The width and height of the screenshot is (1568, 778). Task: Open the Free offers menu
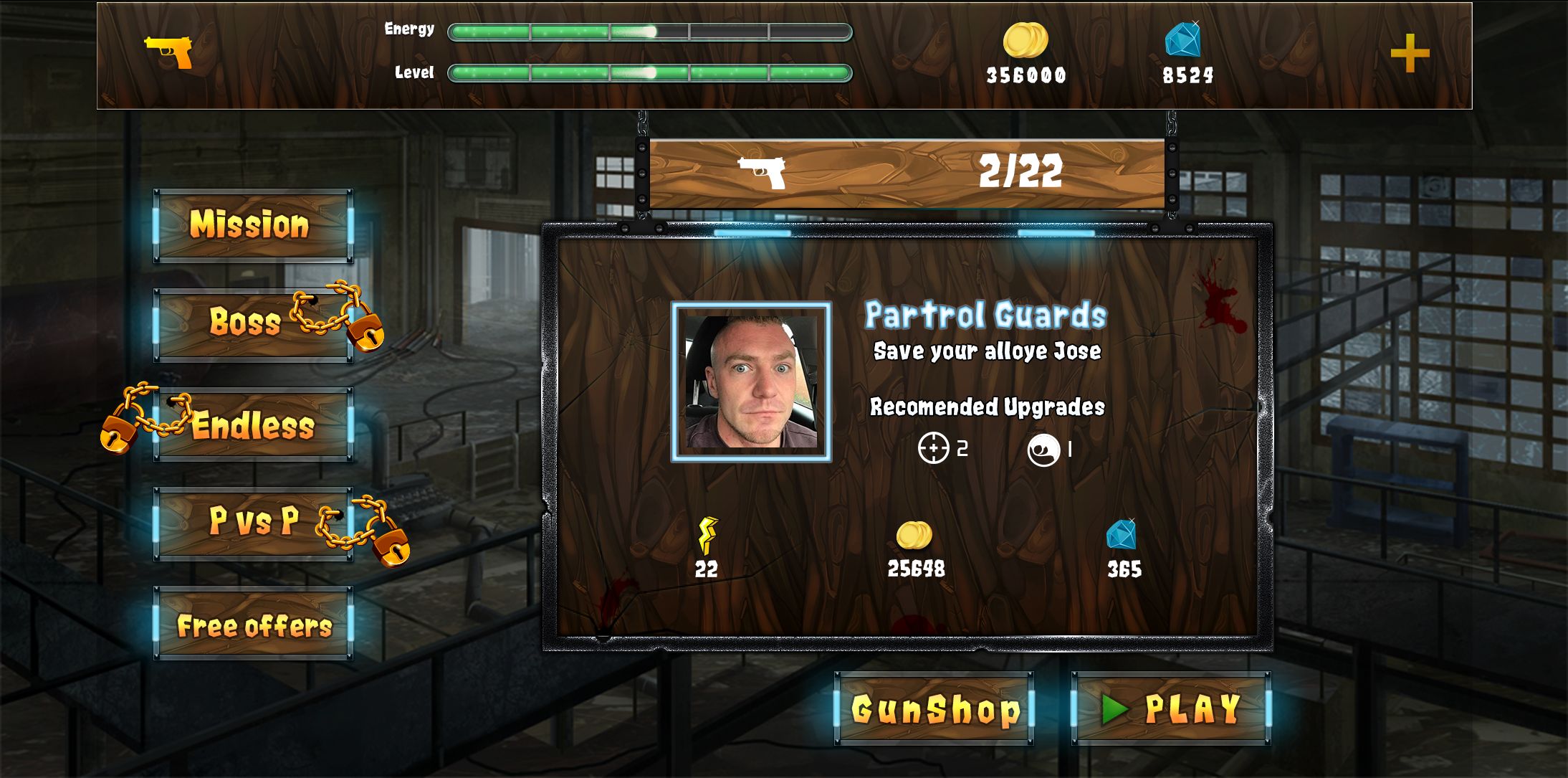point(253,624)
